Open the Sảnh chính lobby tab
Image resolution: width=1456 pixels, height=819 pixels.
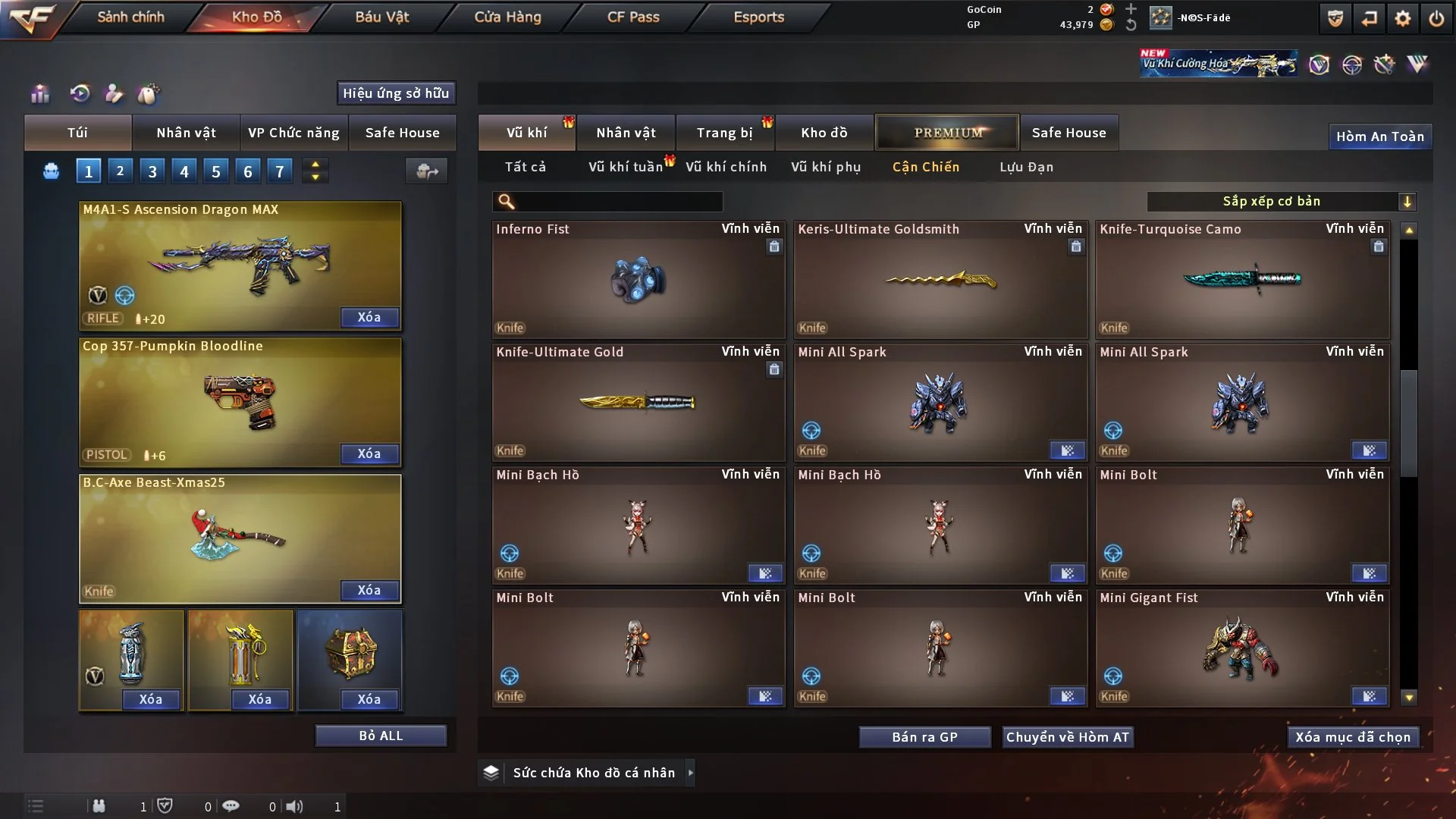click(130, 17)
